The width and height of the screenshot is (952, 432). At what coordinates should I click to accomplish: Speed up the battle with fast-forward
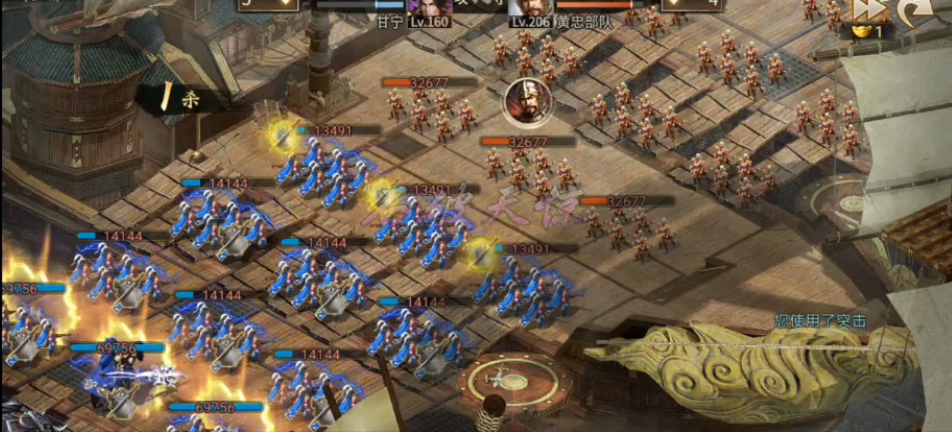click(866, 10)
